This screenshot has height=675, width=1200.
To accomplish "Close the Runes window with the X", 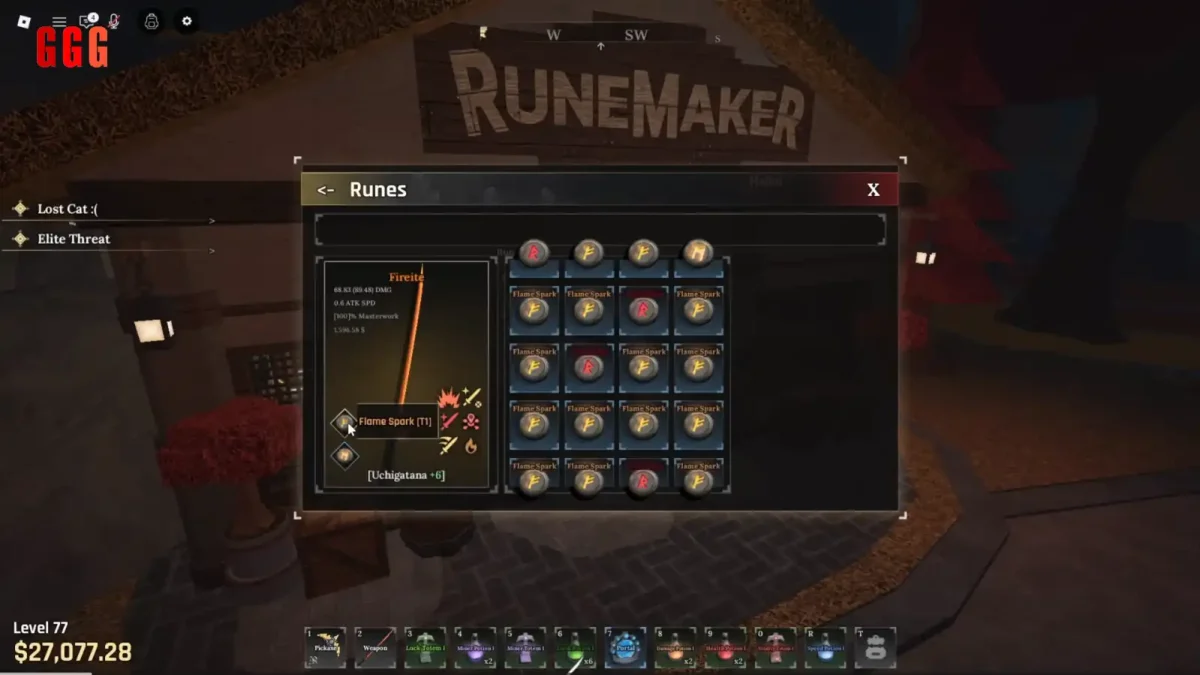I will pyautogui.click(x=873, y=190).
